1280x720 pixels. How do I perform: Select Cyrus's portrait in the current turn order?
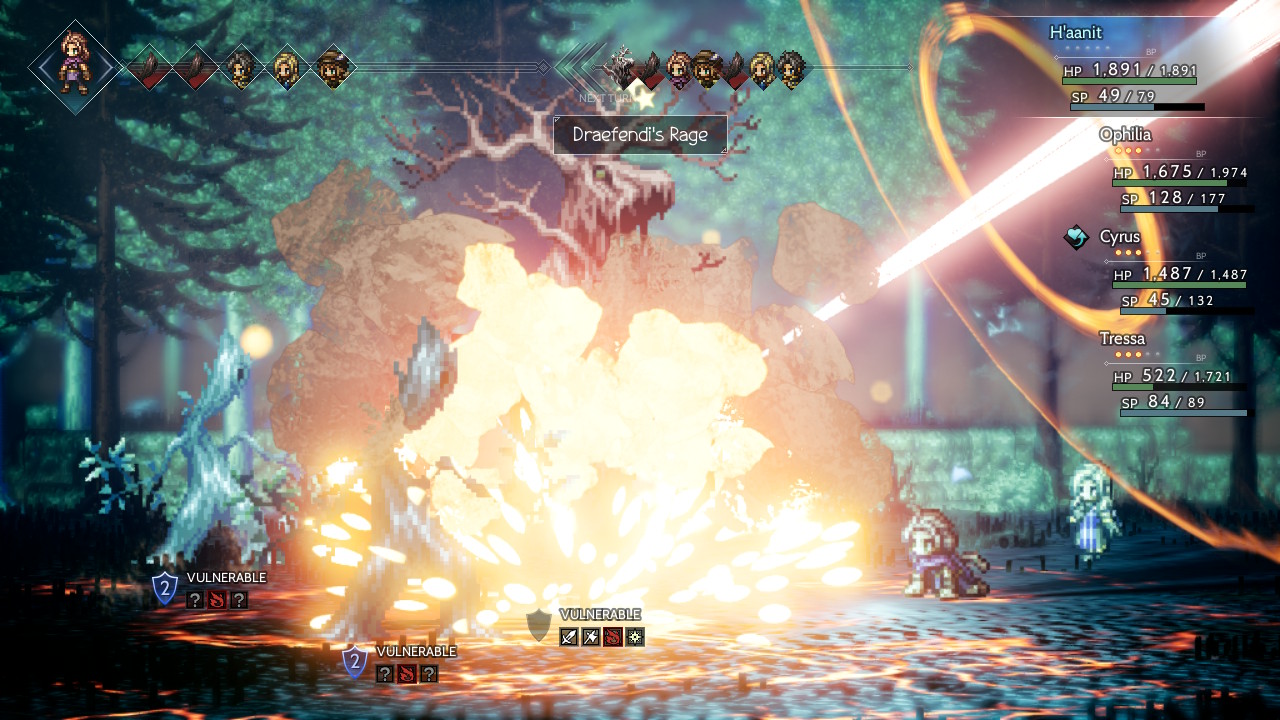pyautogui.click(x=240, y=68)
